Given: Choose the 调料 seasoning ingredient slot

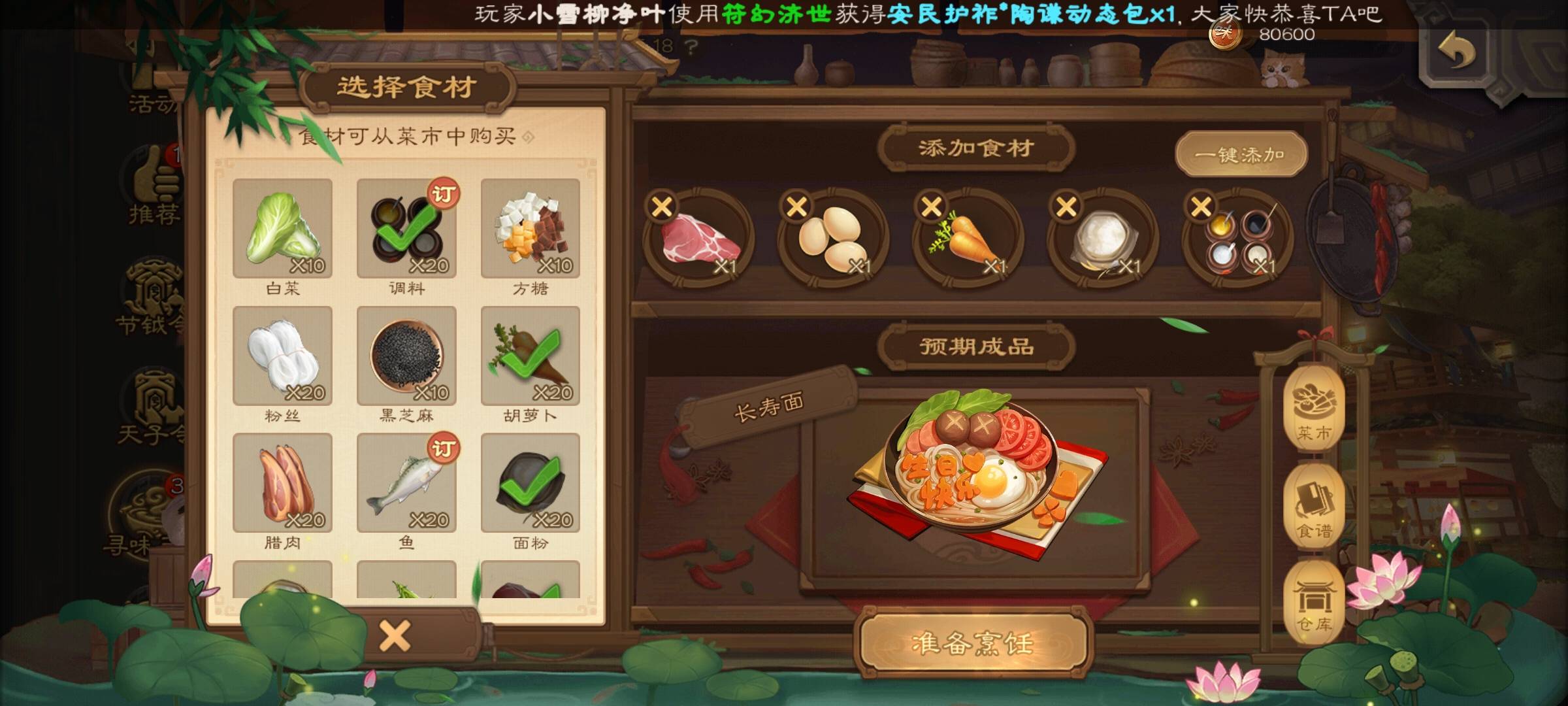Looking at the screenshot, I should point(406,229).
